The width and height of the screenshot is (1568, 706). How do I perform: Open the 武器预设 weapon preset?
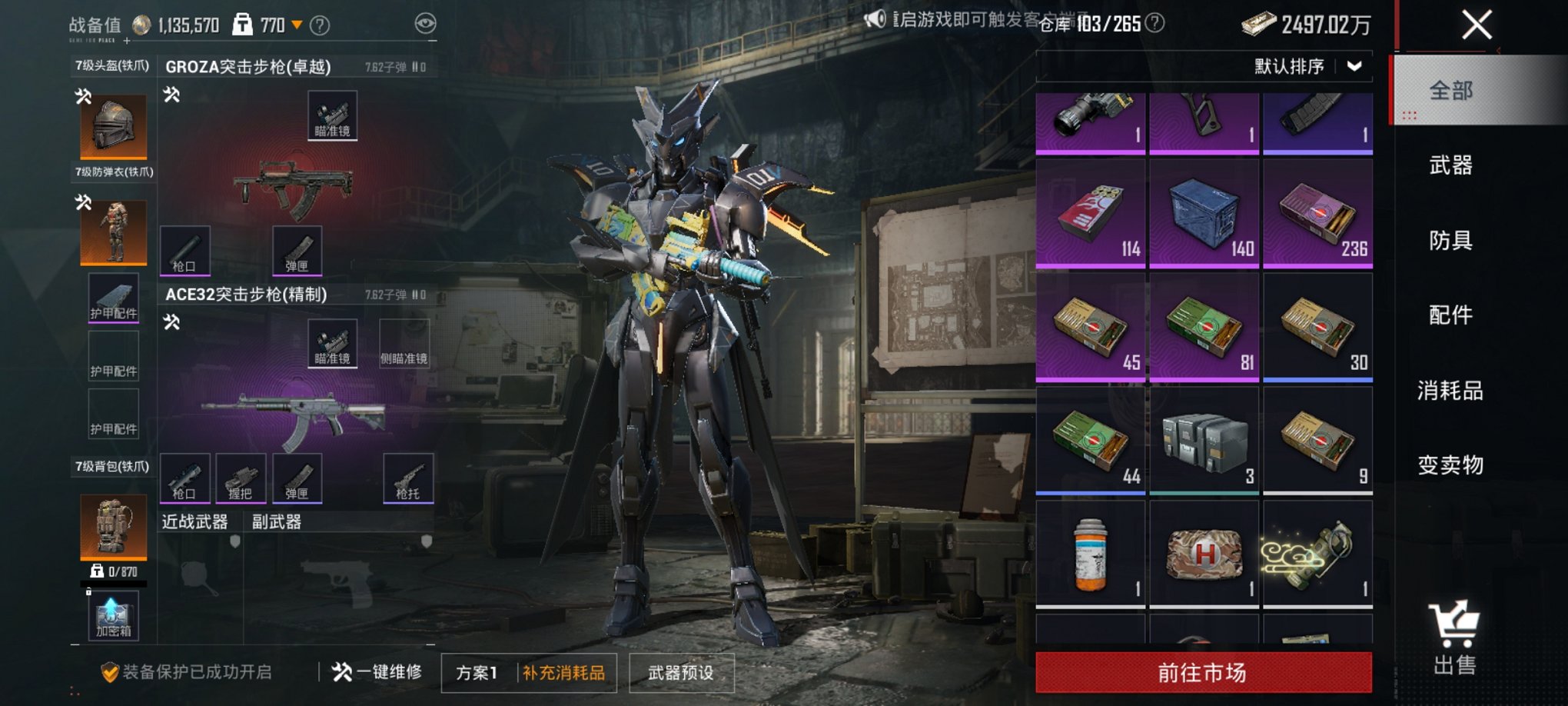tap(681, 673)
